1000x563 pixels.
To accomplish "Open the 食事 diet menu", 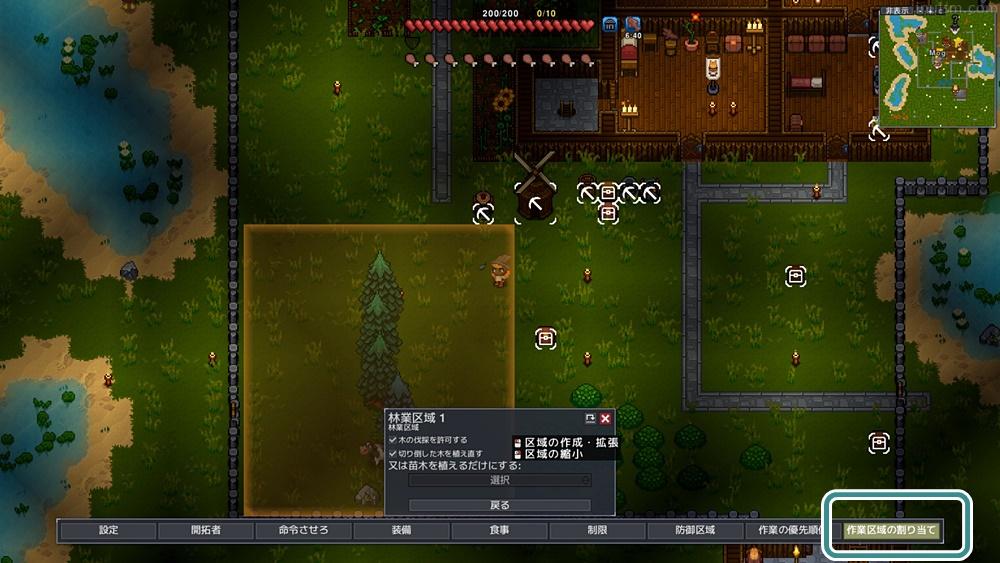I will [499, 530].
